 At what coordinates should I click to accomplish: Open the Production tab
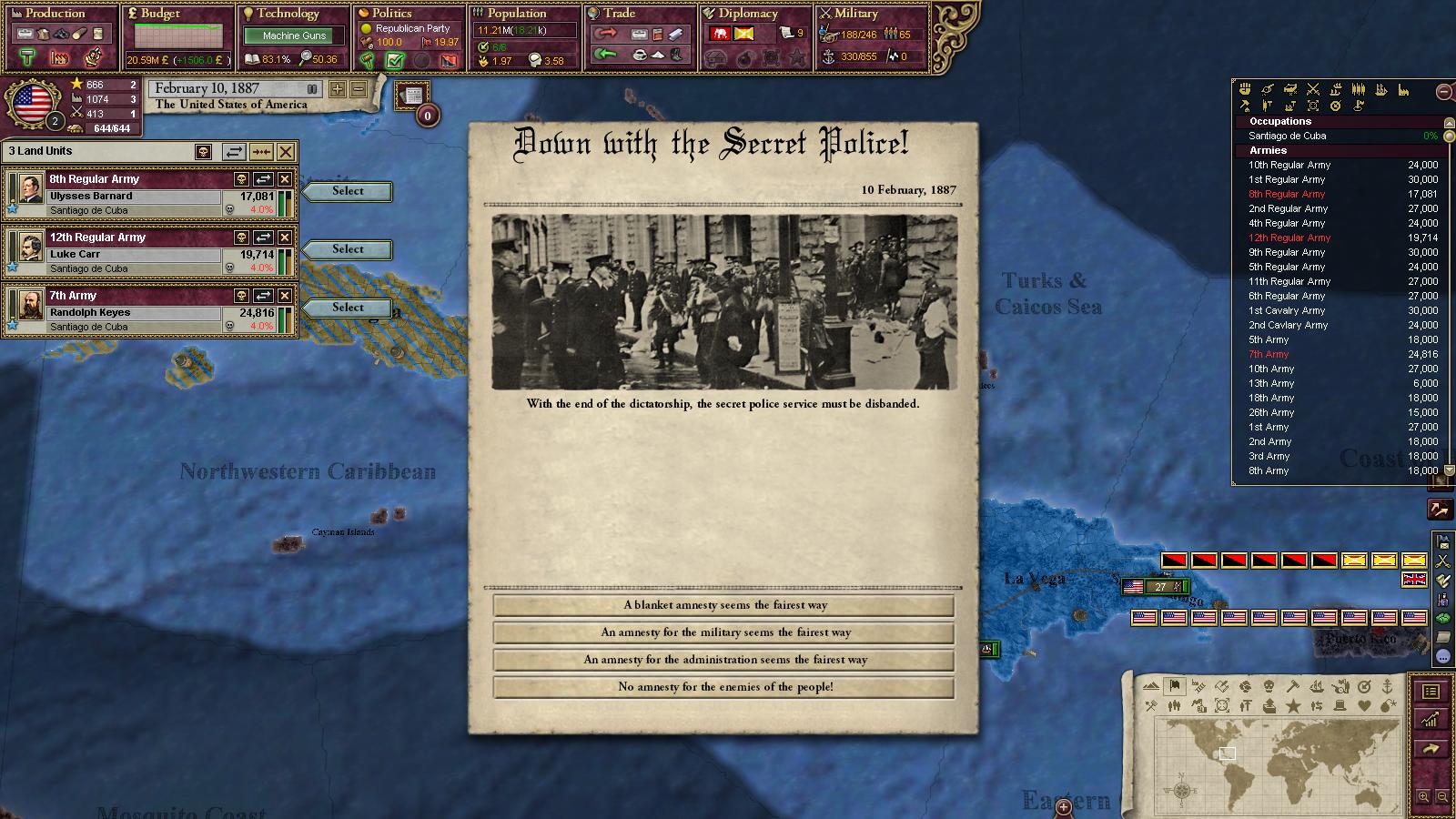point(55,14)
